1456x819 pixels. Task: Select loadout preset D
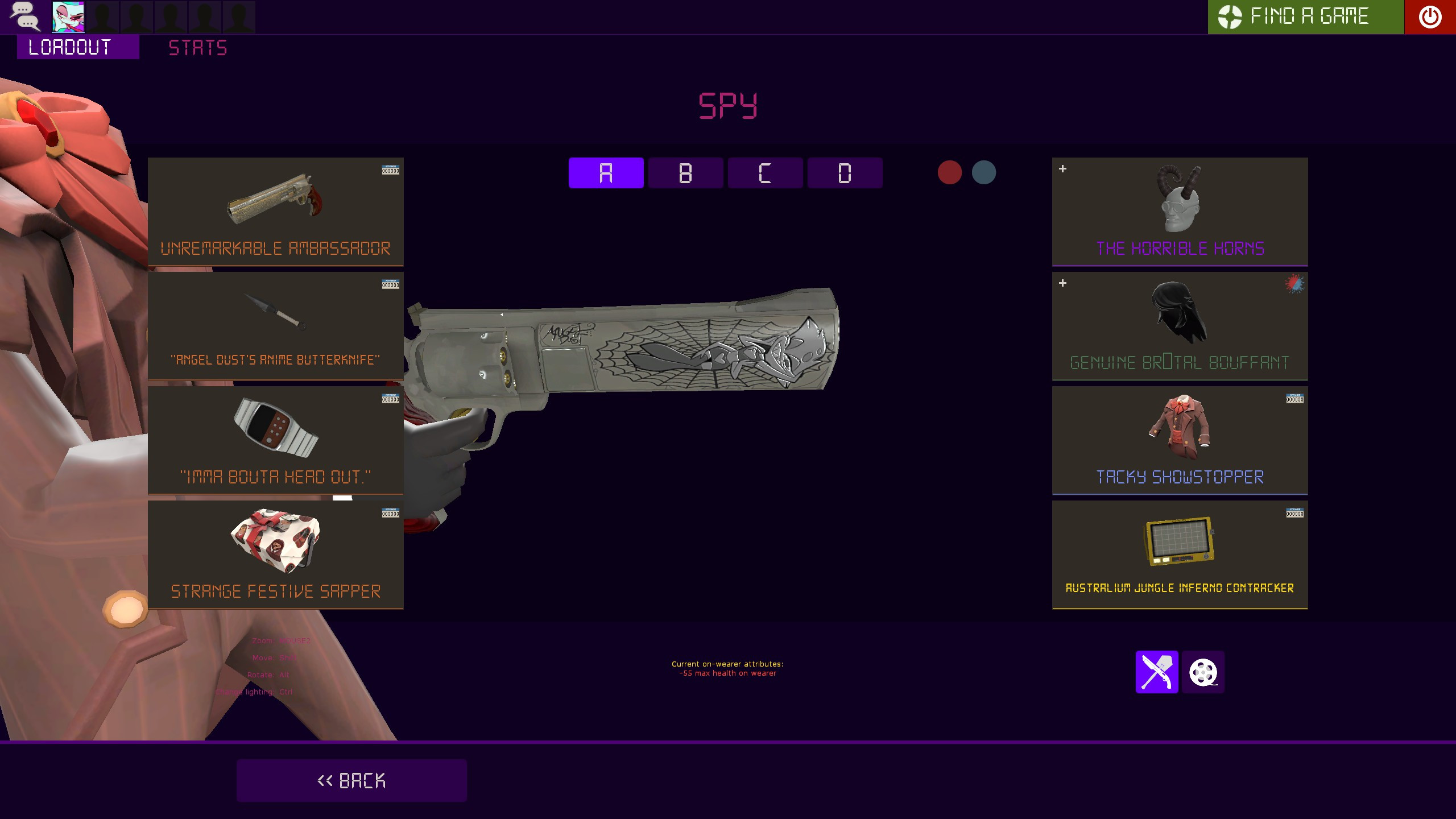tap(846, 173)
